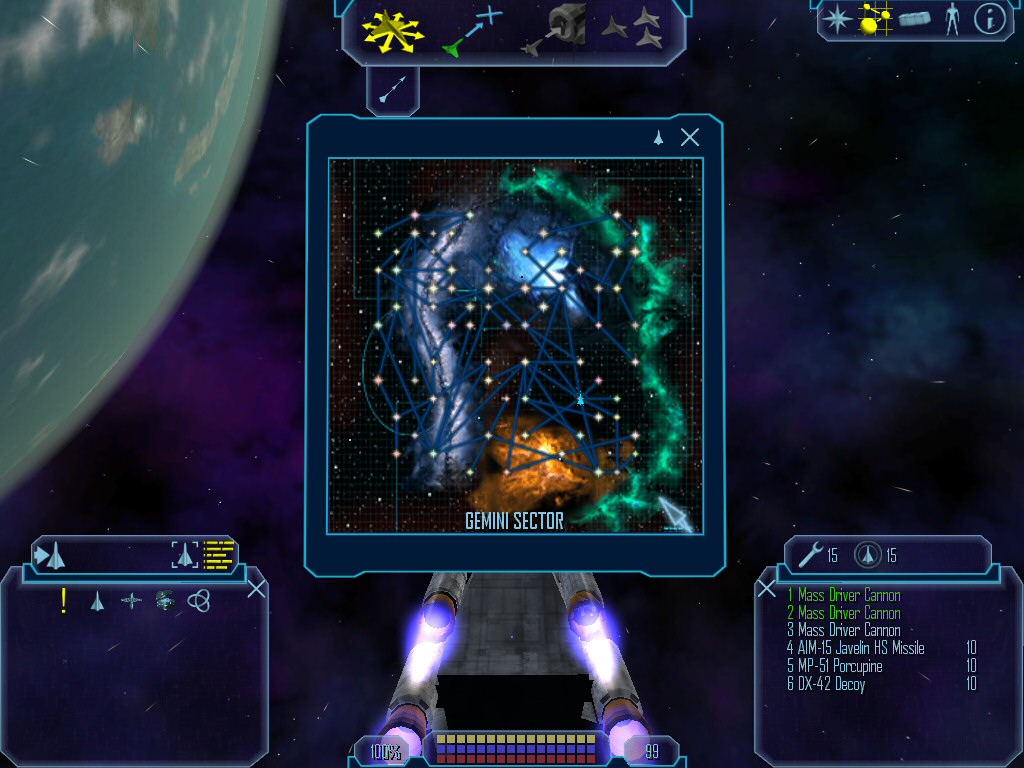Close the left target panel
The image size is (1024, 768).
256,588
